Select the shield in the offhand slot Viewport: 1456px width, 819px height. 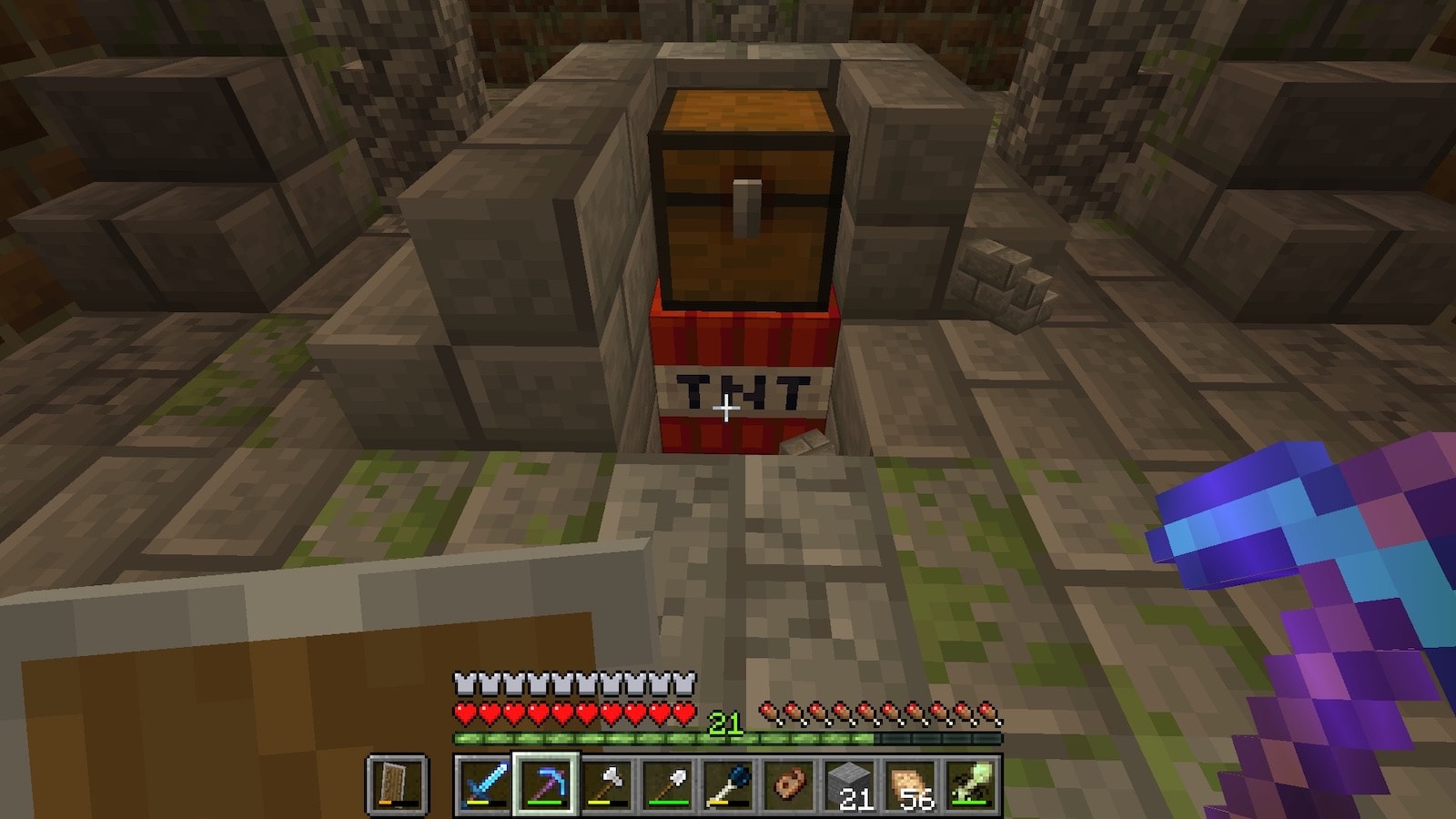398,784
